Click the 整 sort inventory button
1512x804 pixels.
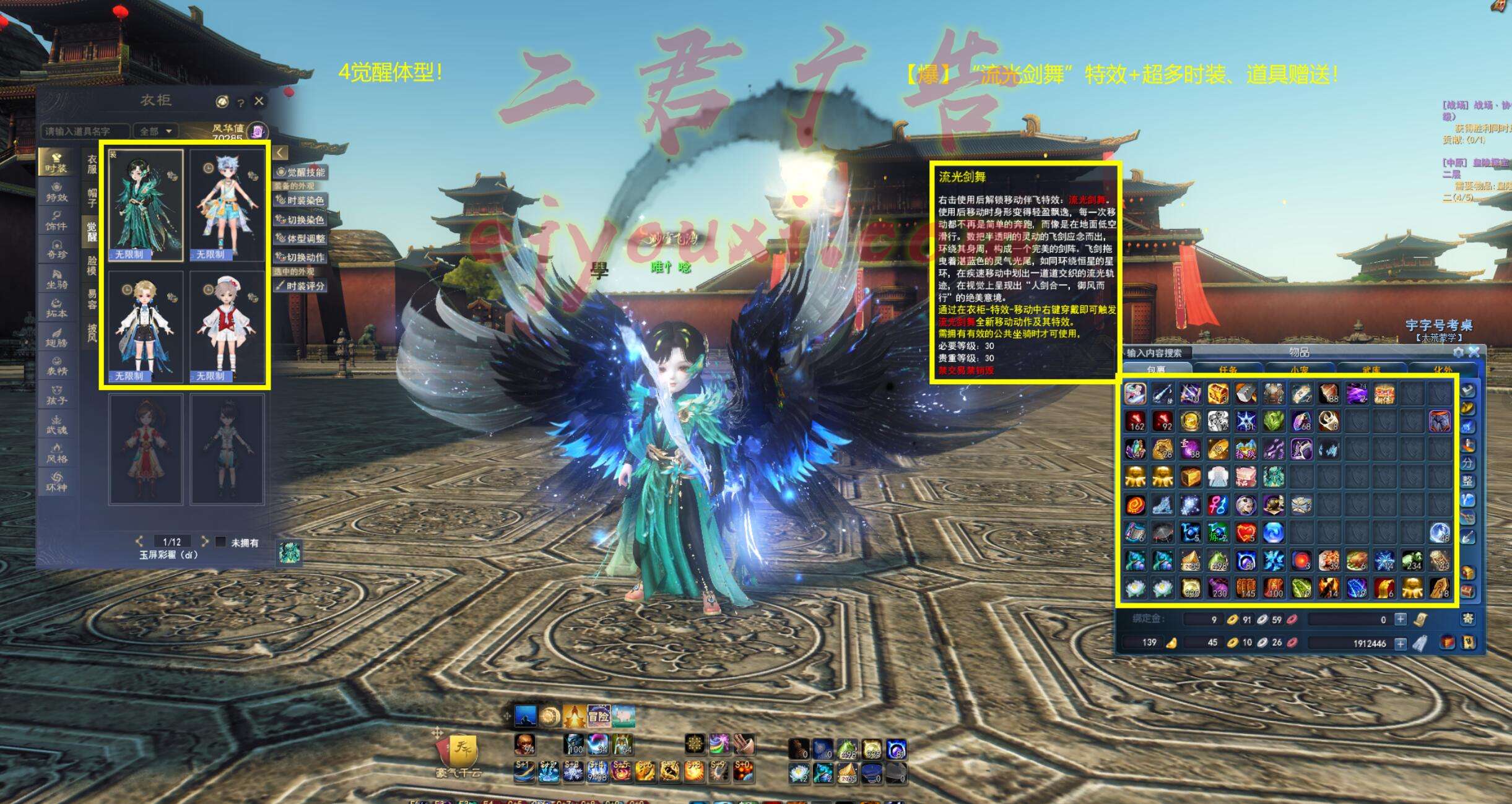tap(1468, 481)
